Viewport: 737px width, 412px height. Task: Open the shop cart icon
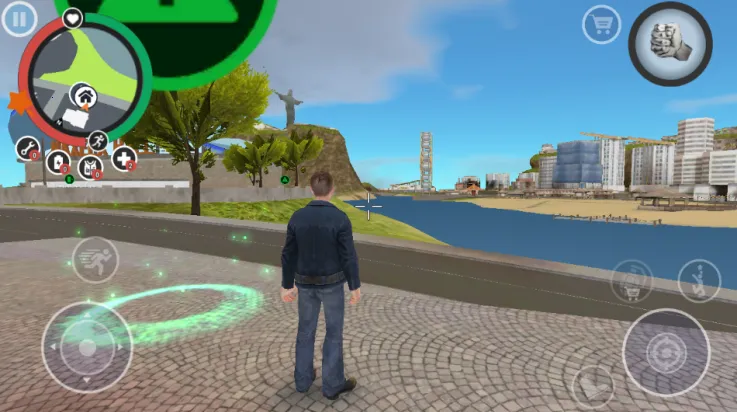pyautogui.click(x=601, y=24)
